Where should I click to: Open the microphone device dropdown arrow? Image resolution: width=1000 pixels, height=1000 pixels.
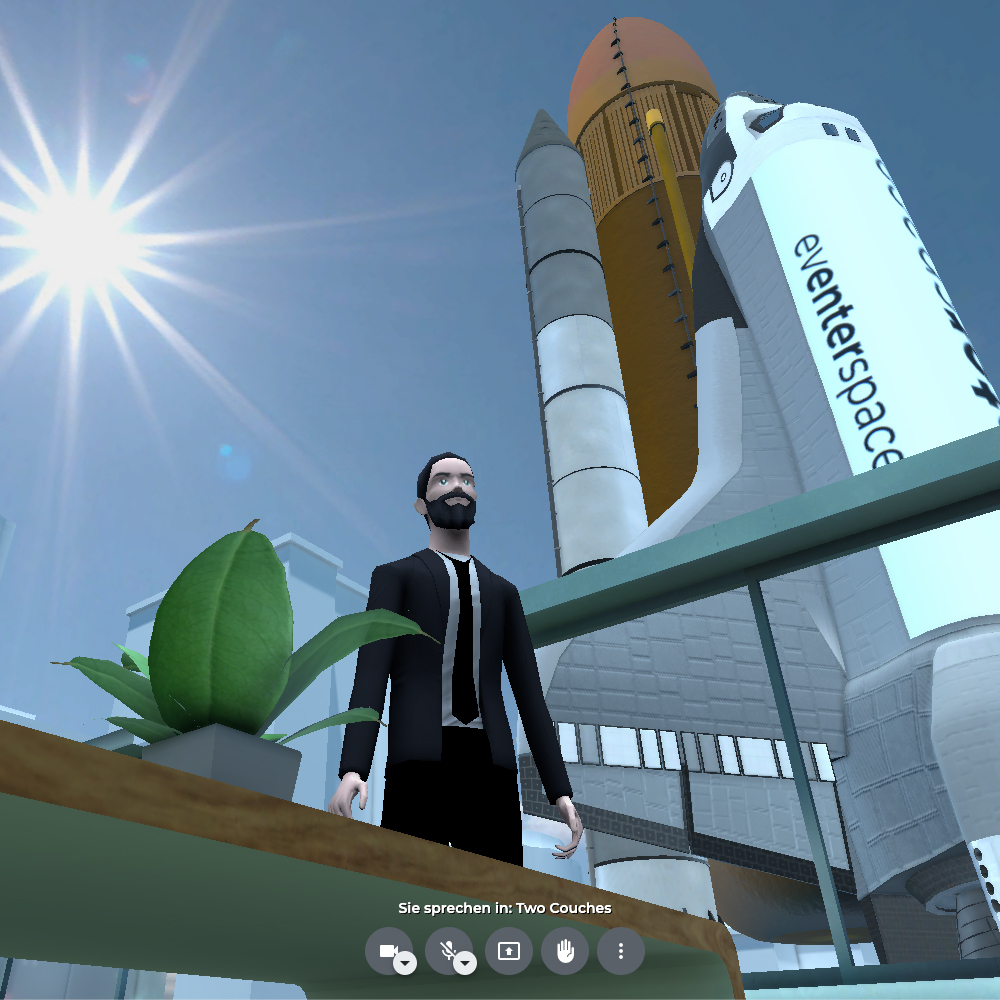pos(465,964)
